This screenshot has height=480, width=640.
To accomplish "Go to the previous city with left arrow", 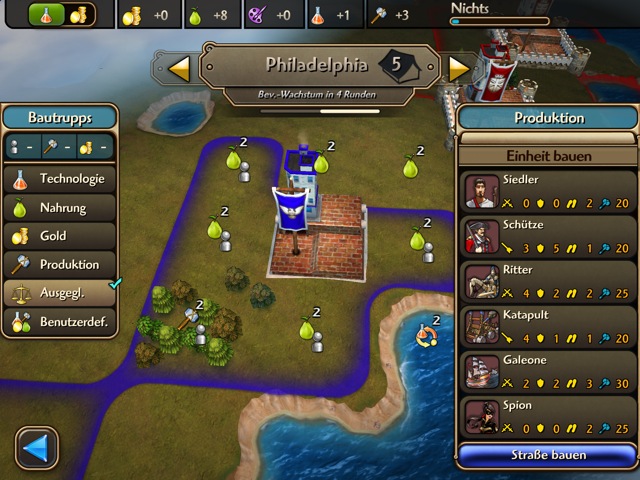I will coord(179,68).
